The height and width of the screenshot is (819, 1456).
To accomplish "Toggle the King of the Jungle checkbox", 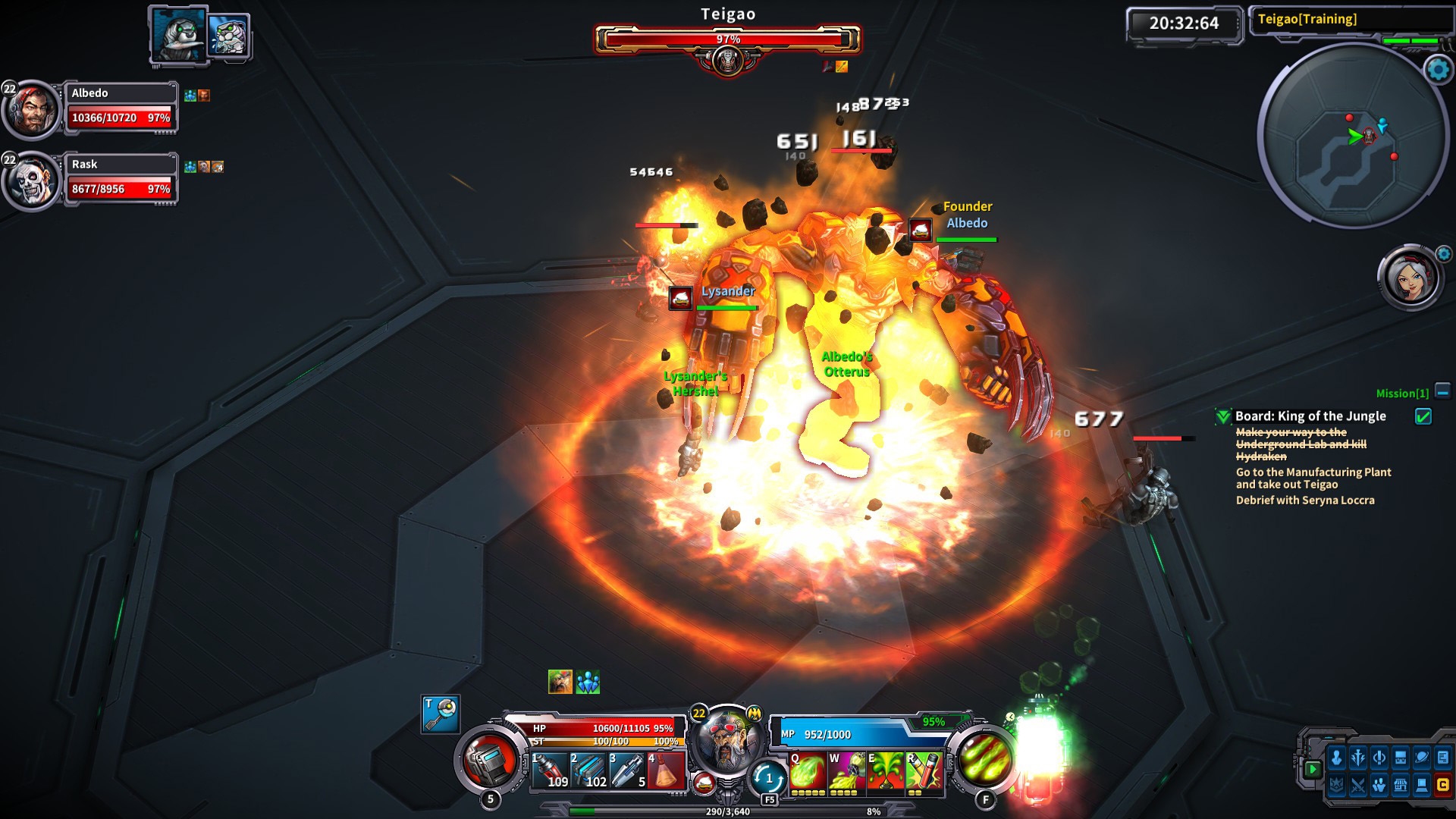I will pos(1423,416).
